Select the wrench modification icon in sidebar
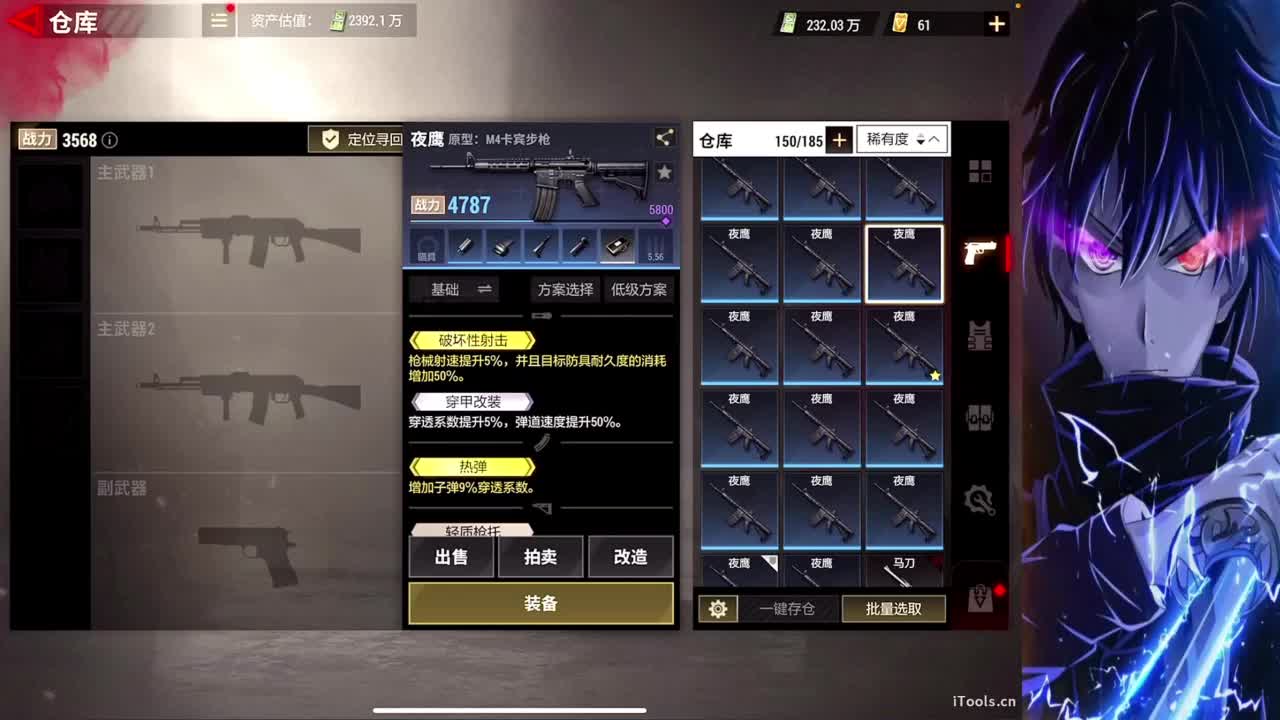The height and width of the screenshot is (720, 1280). coord(977,500)
